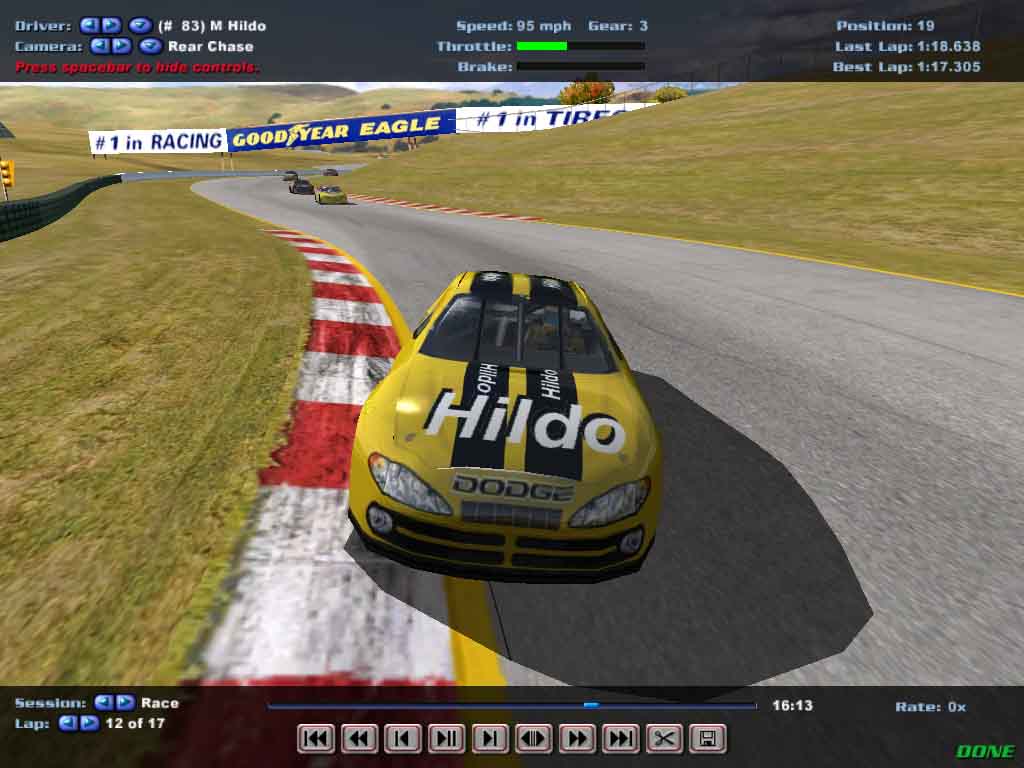Image resolution: width=1024 pixels, height=768 pixels.
Task: Click the scissors cut replay button
Action: 663,739
